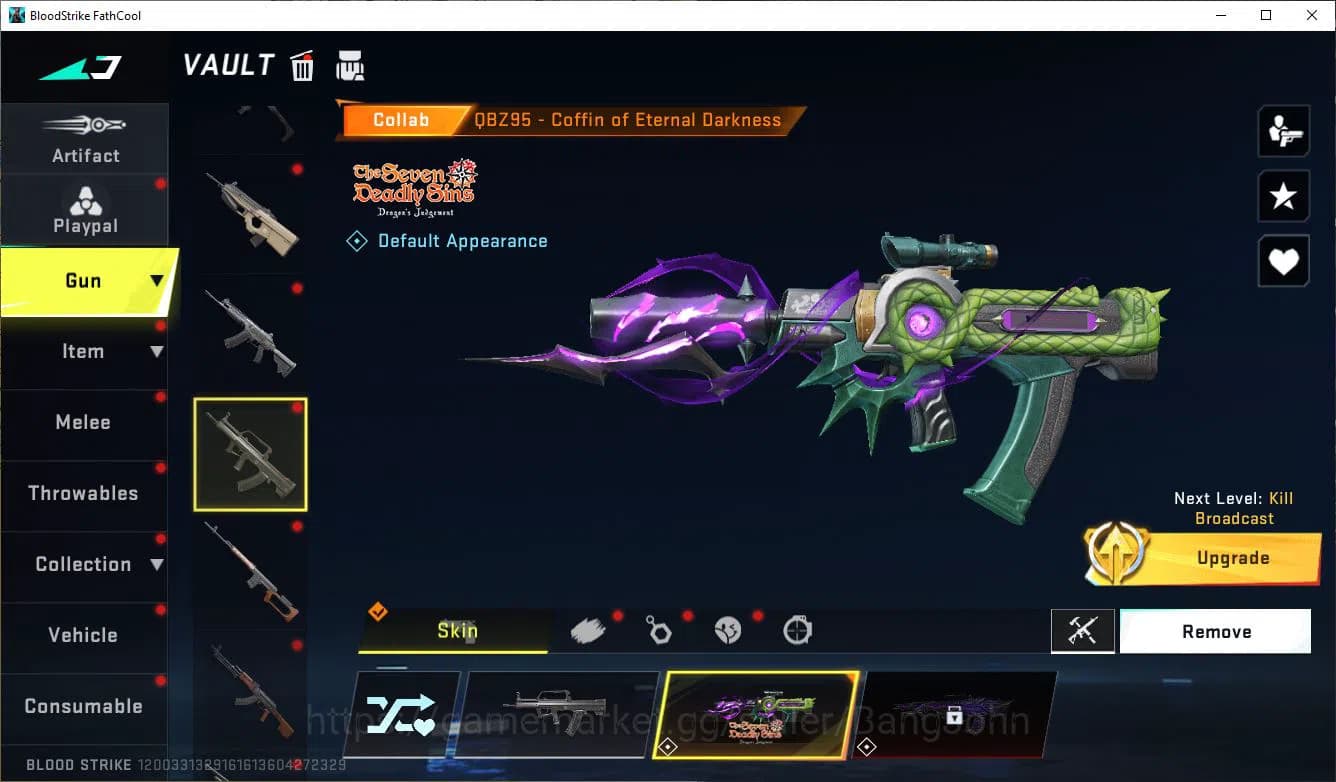Toggle the star favorite icon
The image size is (1336, 782).
(1283, 196)
